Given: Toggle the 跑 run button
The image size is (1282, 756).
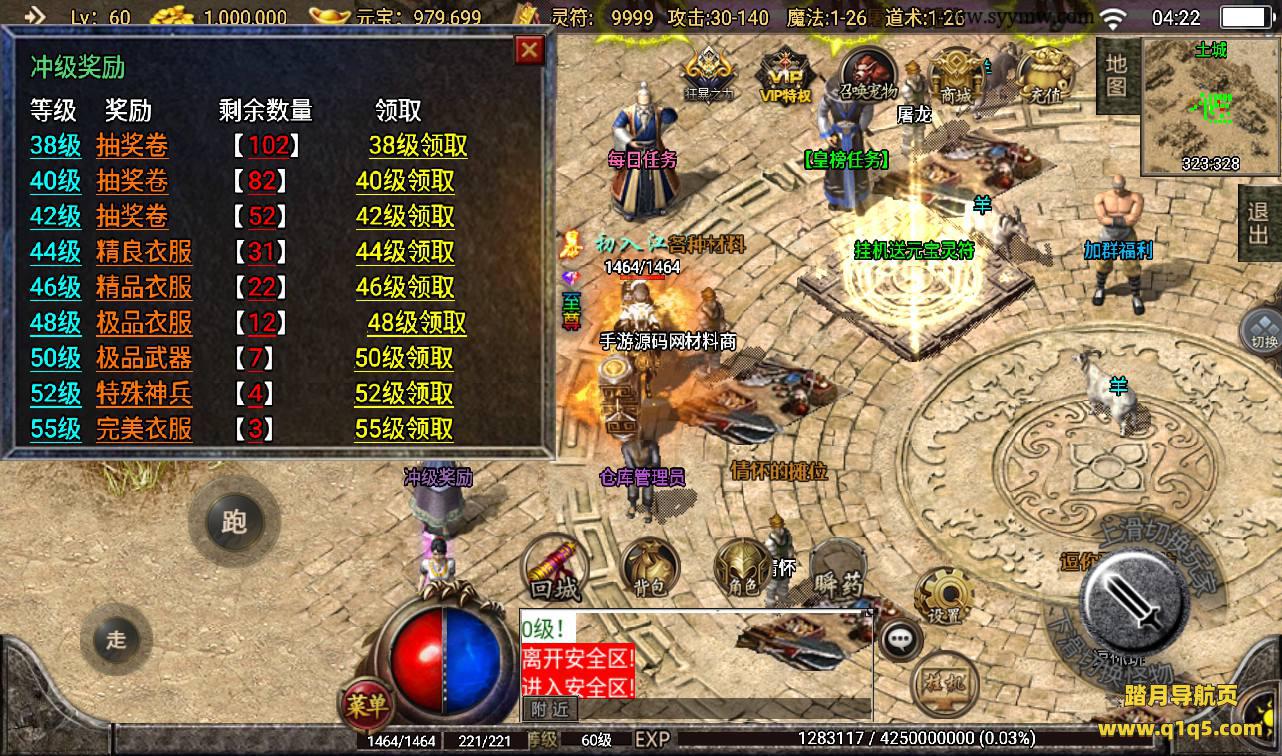Looking at the screenshot, I should (x=234, y=521).
